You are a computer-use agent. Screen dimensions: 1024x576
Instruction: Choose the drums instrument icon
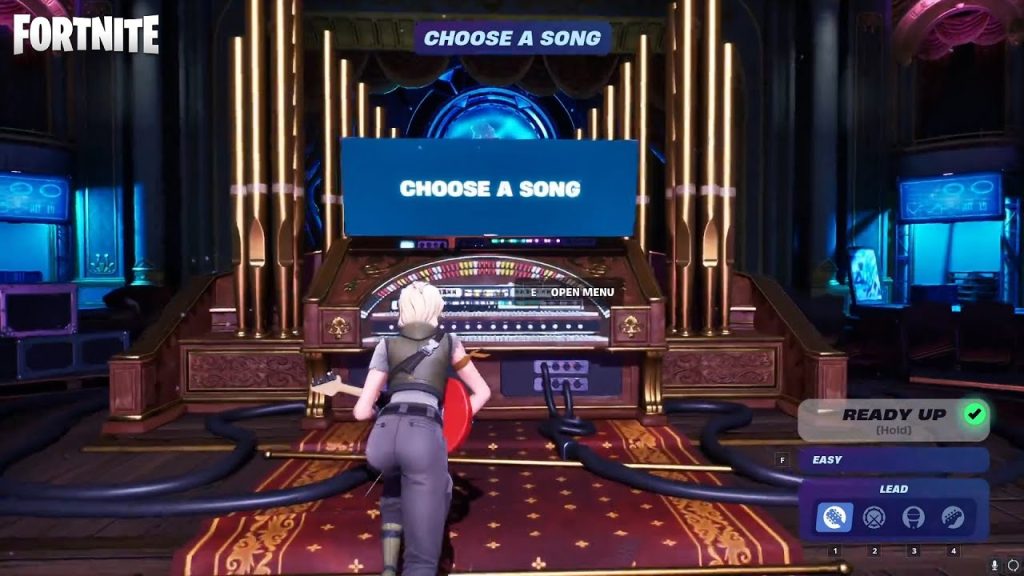[874, 517]
